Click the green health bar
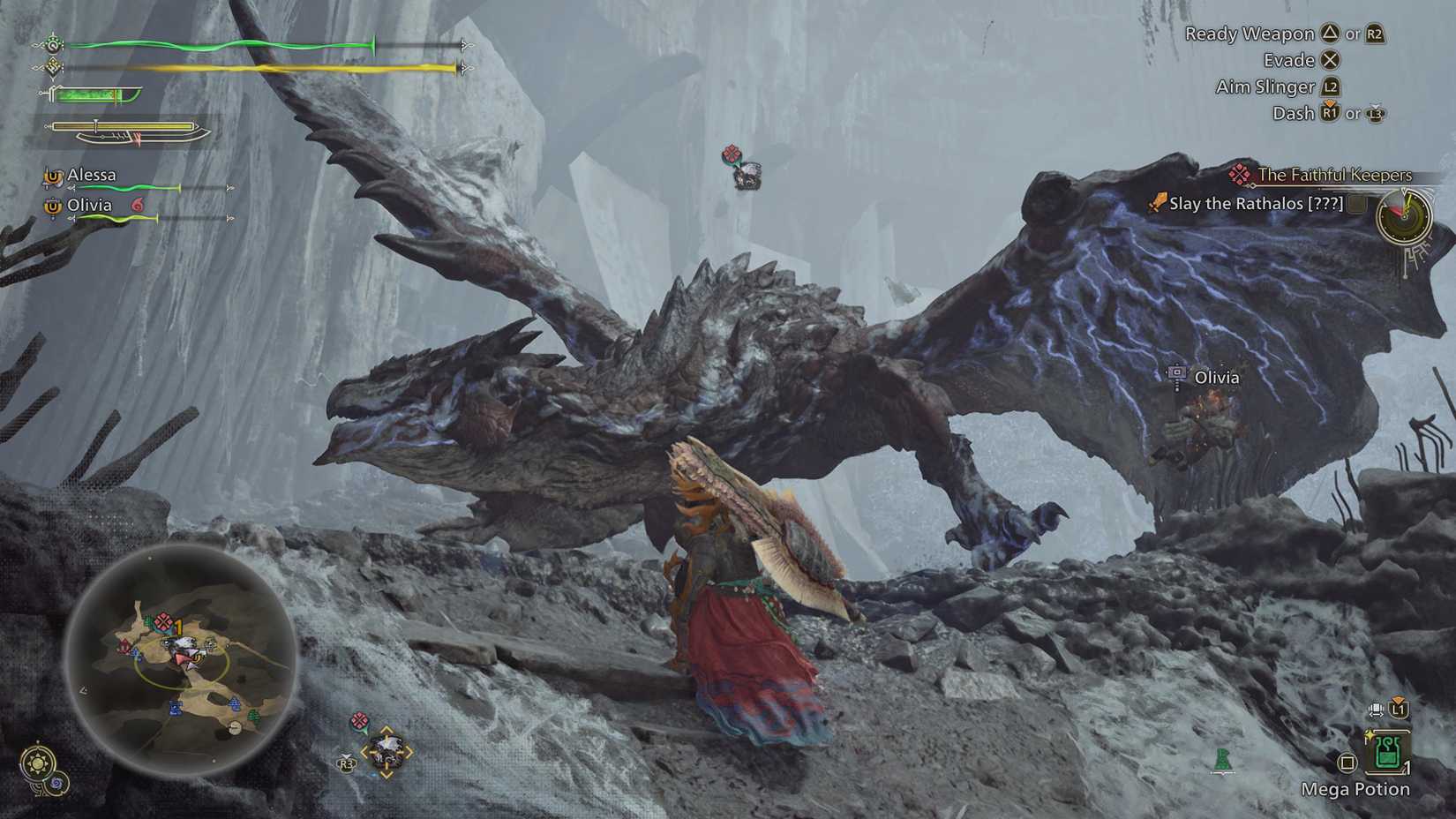Image resolution: width=1456 pixels, height=819 pixels. click(221, 42)
